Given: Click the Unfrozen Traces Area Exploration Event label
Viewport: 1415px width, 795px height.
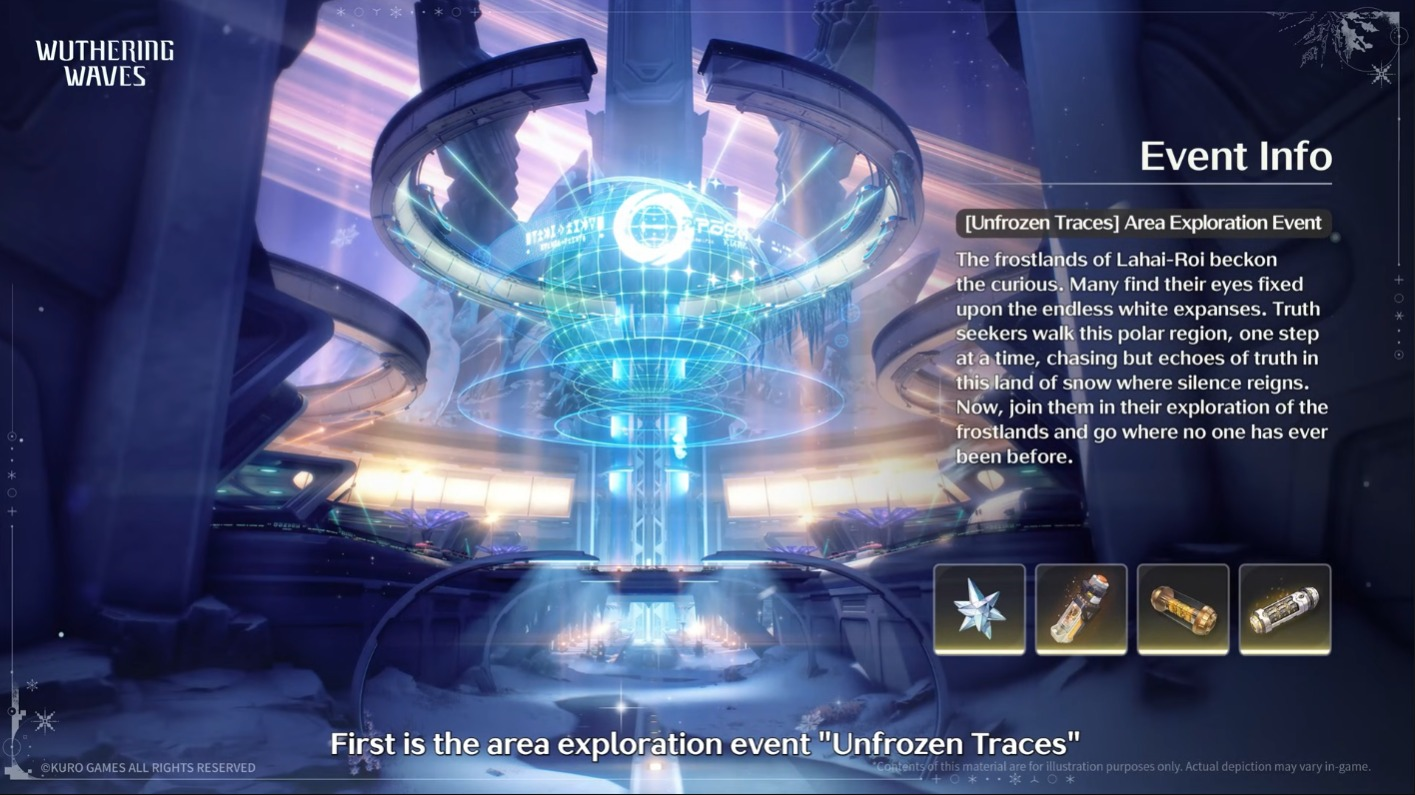Looking at the screenshot, I should pyautogui.click(x=1142, y=223).
